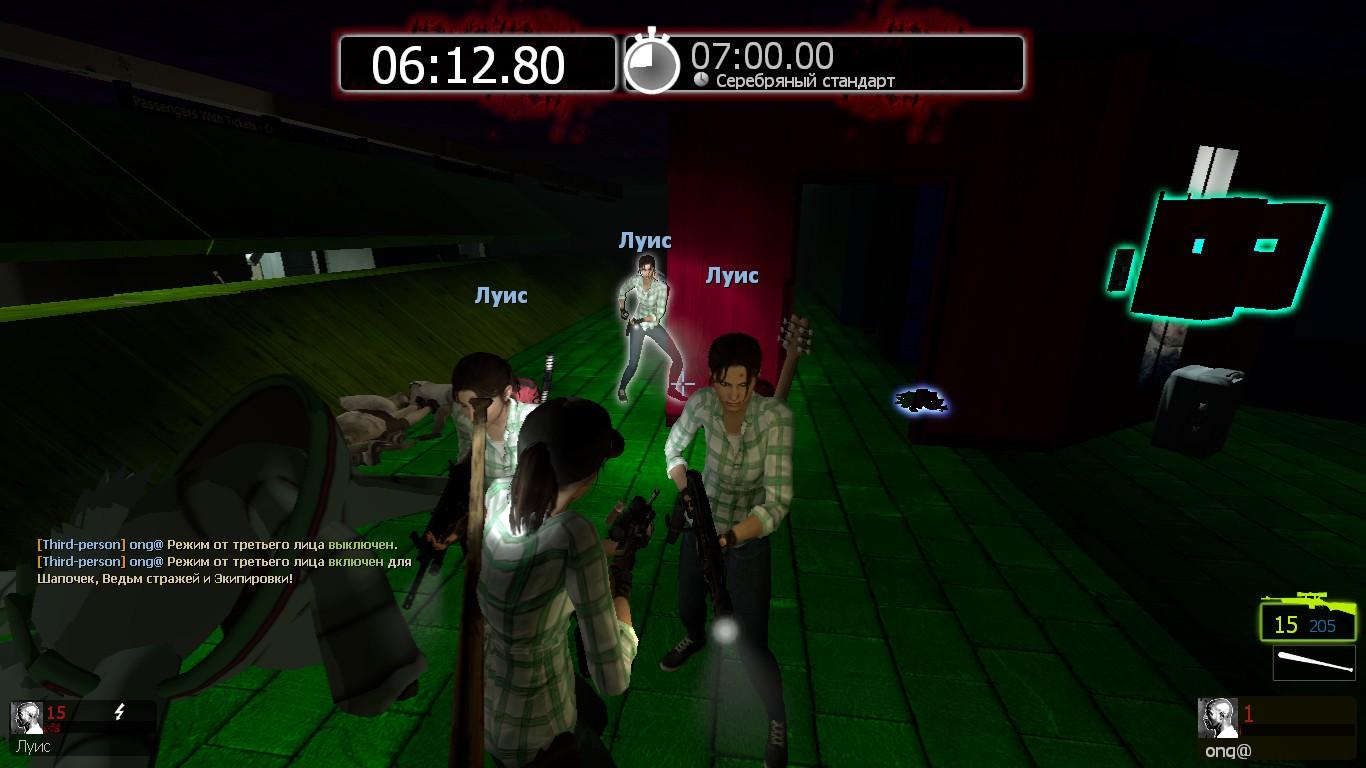The width and height of the screenshot is (1366, 768).
Task: Click the stopwatch medal goal icon
Action: 652,64
